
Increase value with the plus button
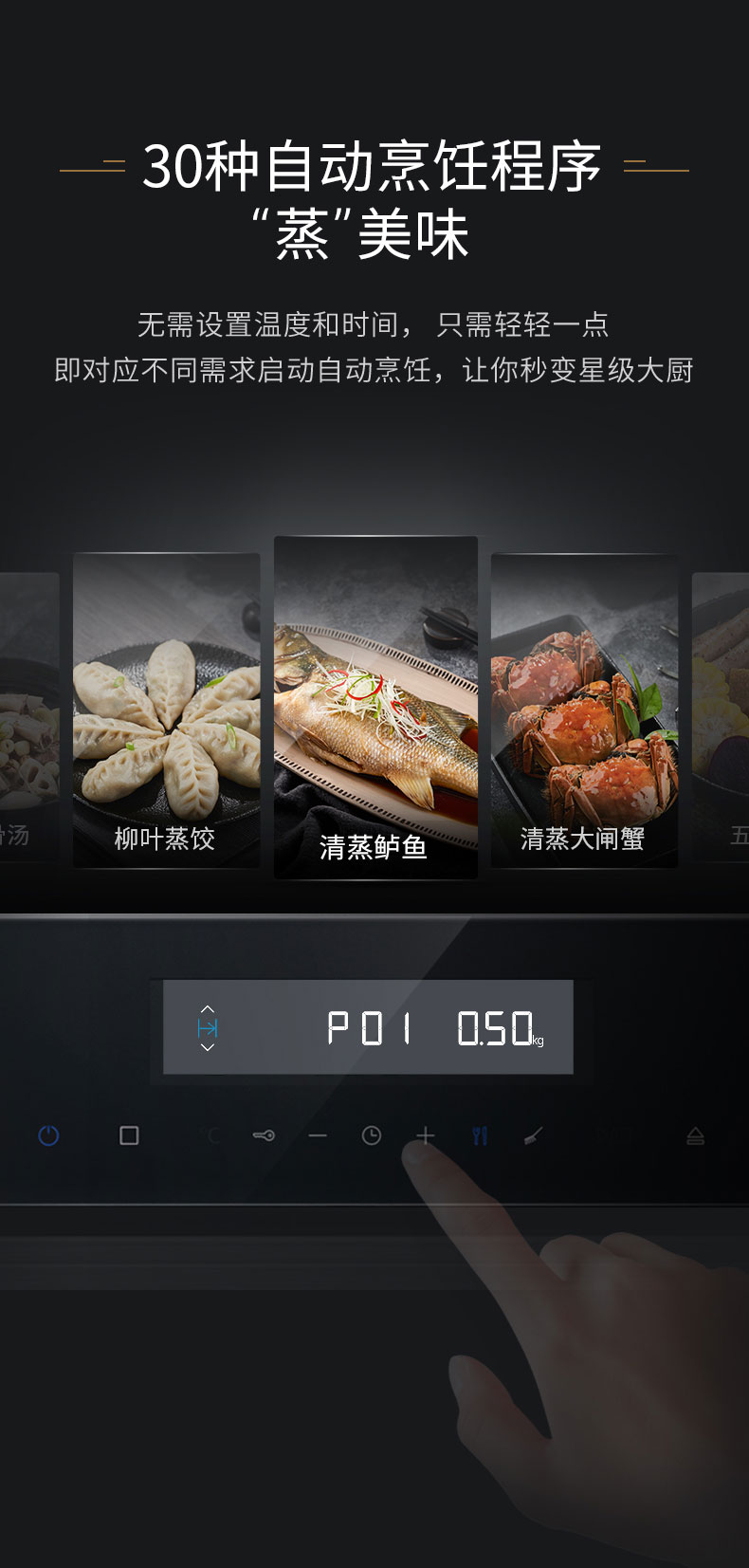[425, 1135]
